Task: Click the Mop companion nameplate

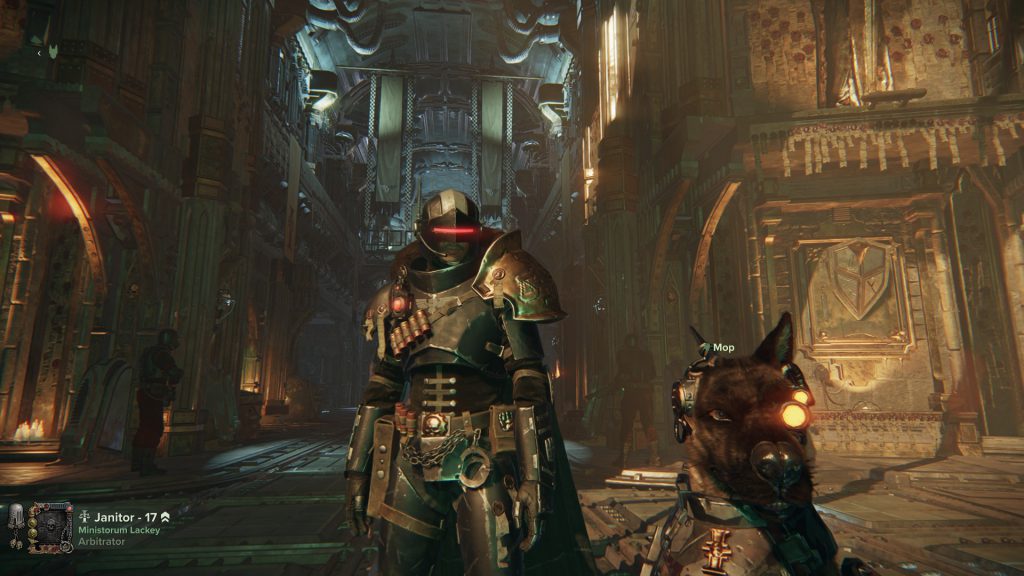Action: point(723,348)
